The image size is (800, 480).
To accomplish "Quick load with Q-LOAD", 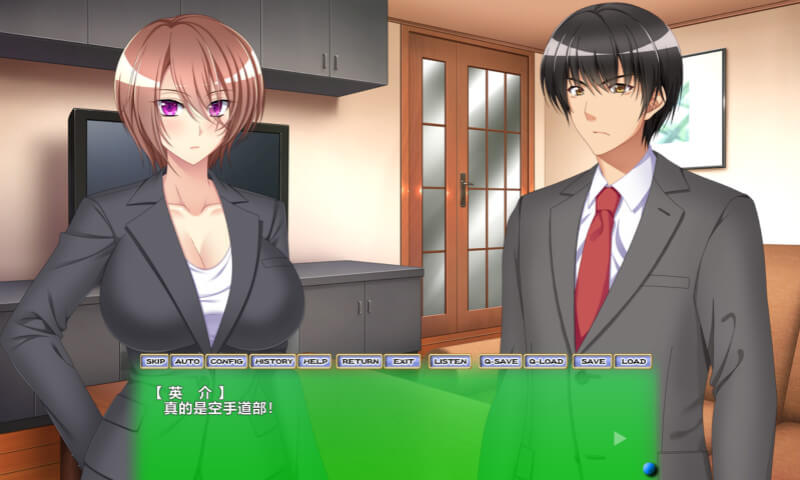I will click(x=546, y=361).
